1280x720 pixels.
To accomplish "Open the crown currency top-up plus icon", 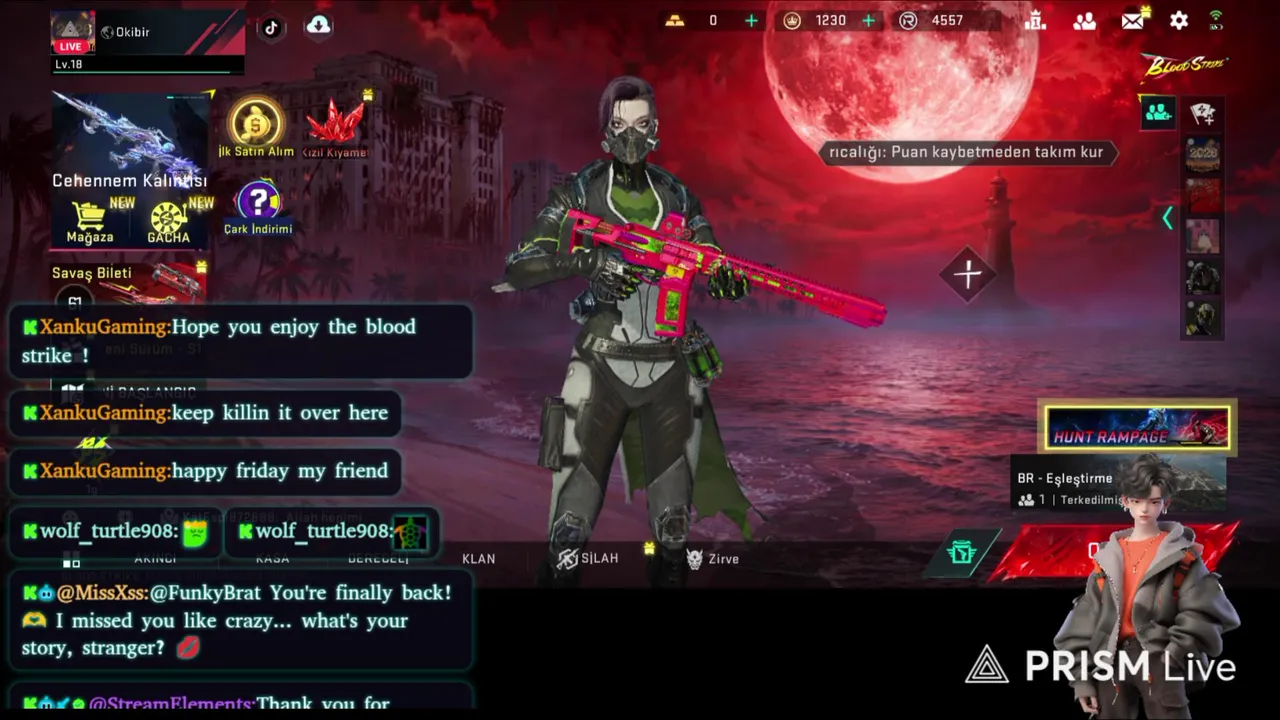I will 868,20.
